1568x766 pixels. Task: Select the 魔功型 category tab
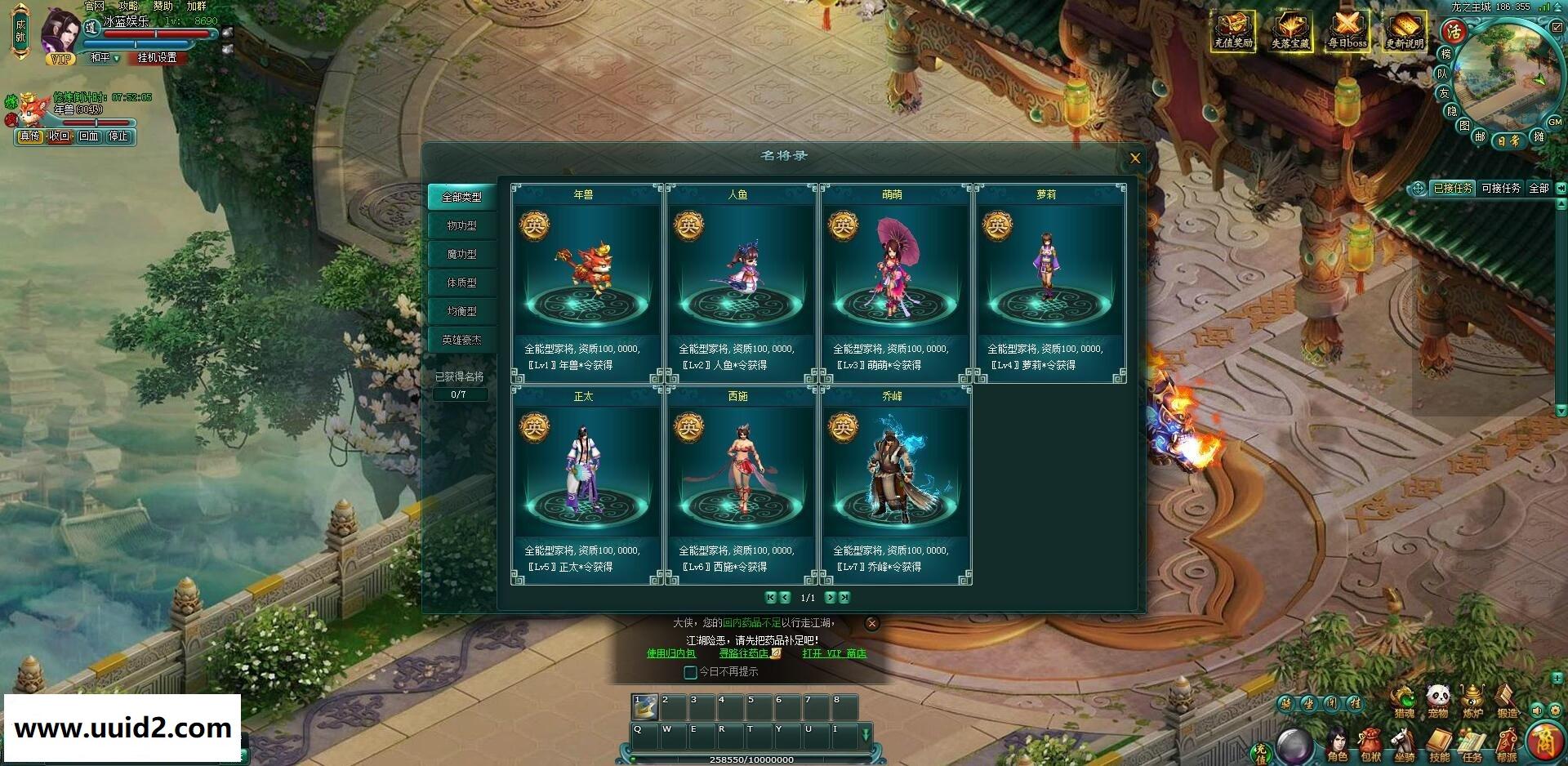(x=461, y=254)
